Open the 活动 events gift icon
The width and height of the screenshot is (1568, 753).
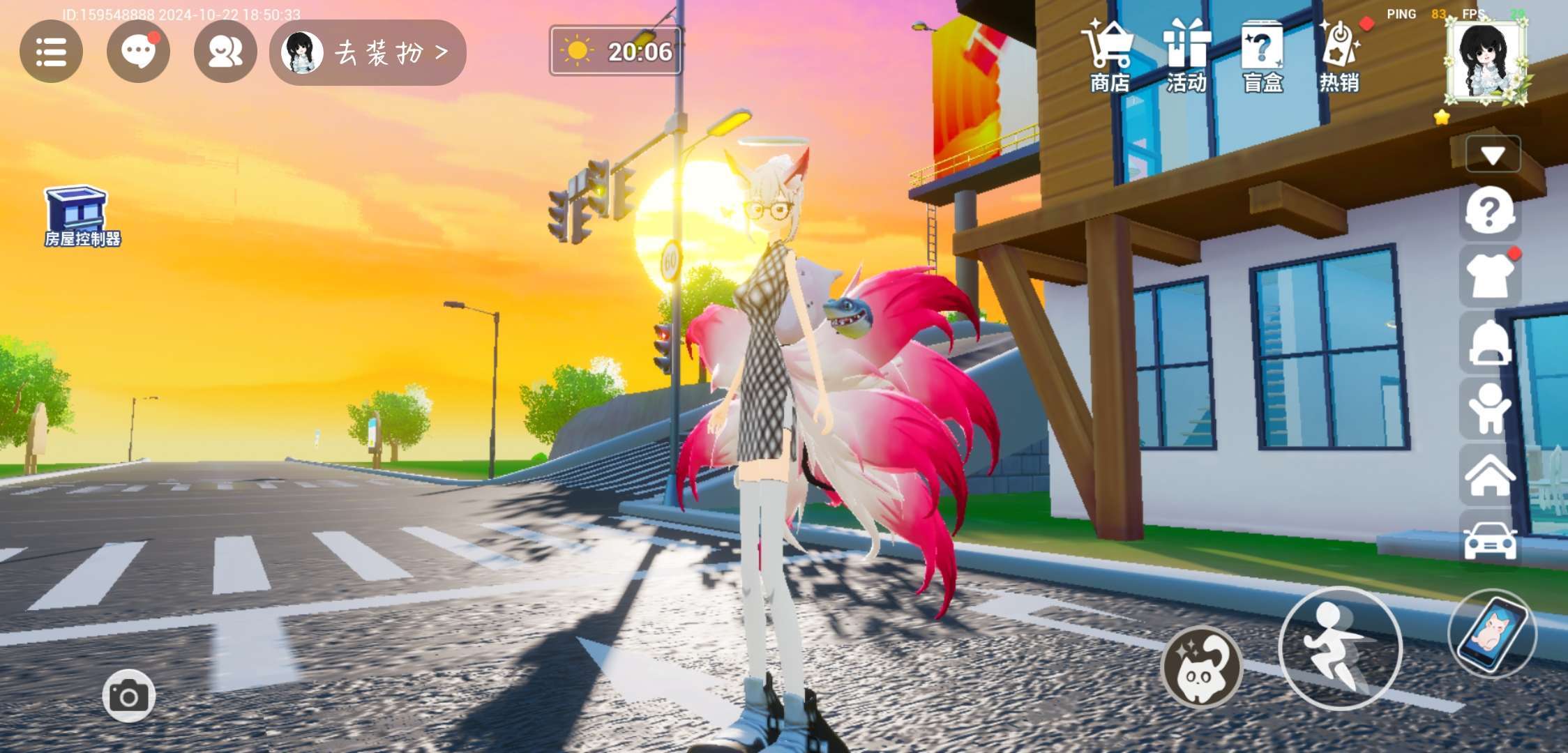(1186, 56)
